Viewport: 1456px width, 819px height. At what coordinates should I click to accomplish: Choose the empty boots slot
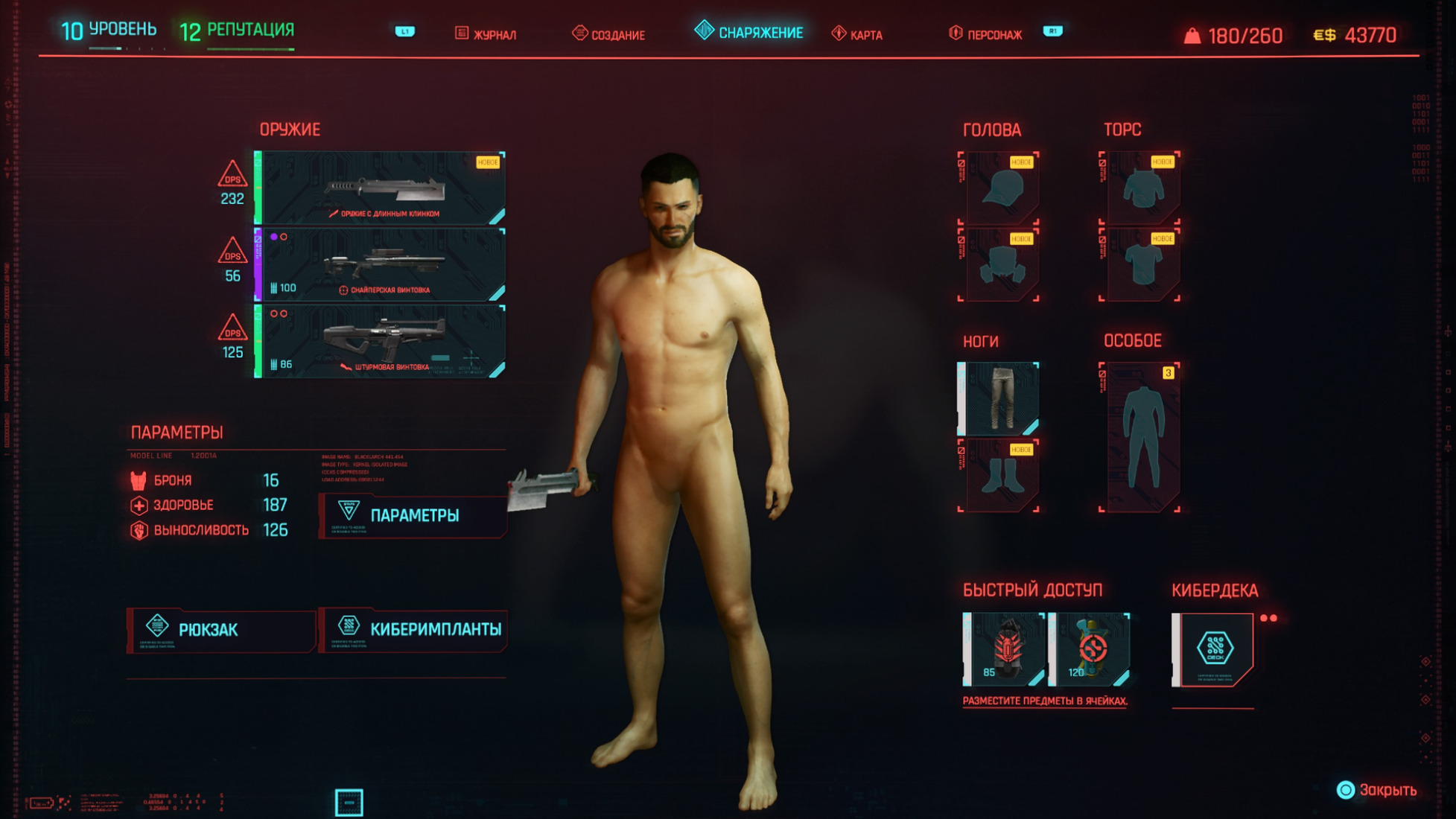point(998,477)
